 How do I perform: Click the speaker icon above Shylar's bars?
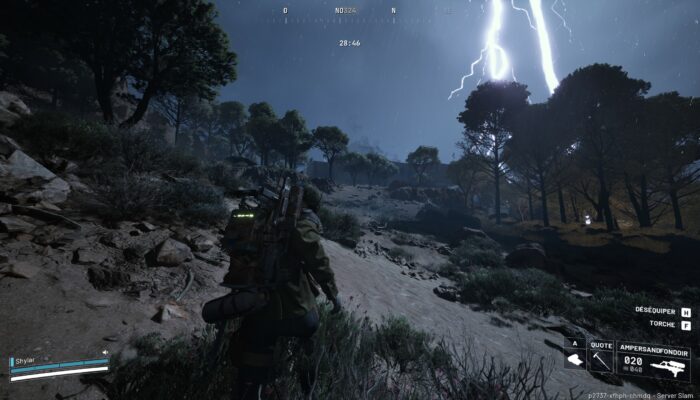point(104,352)
